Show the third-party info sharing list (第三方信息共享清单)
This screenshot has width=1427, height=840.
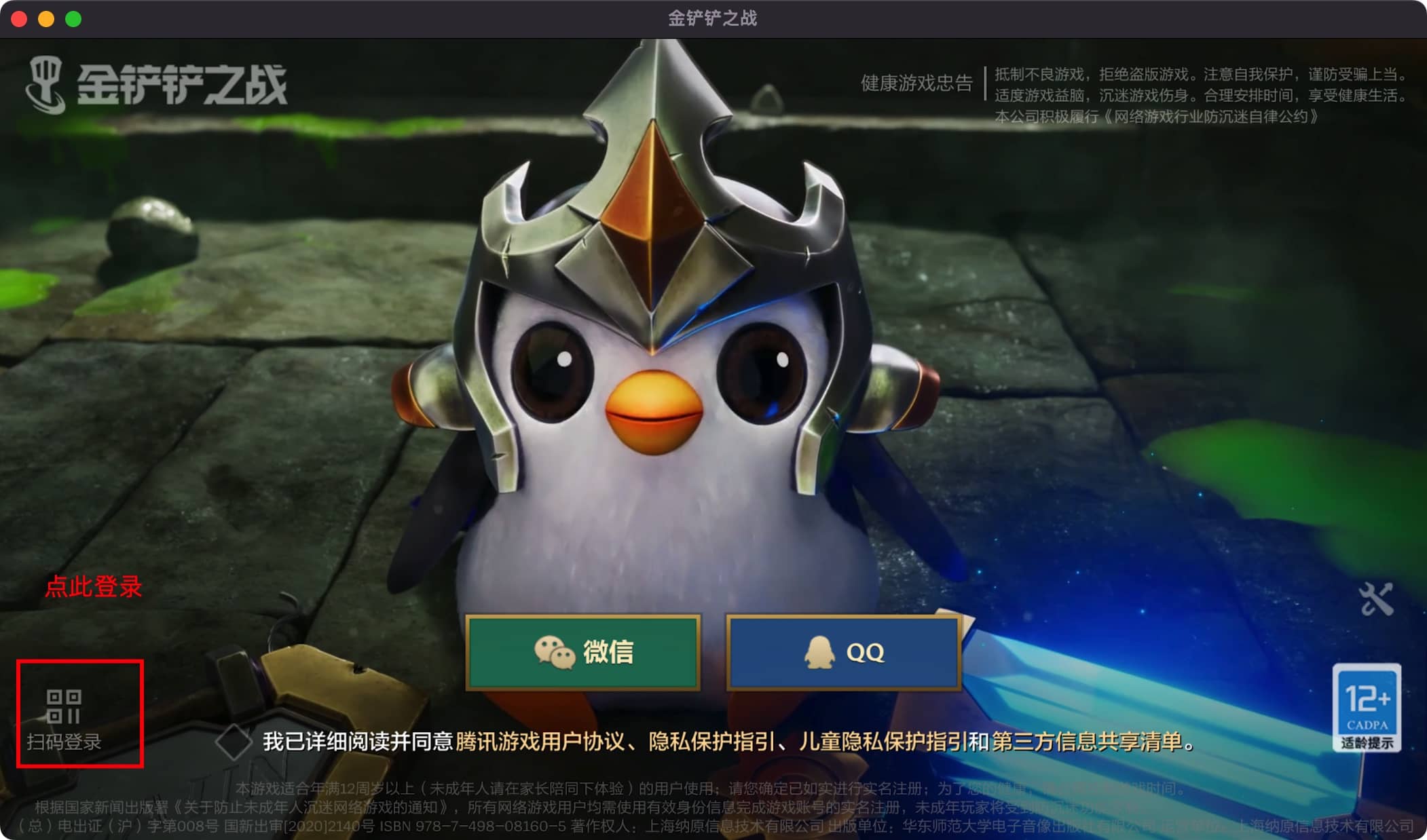tap(1087, 742)
